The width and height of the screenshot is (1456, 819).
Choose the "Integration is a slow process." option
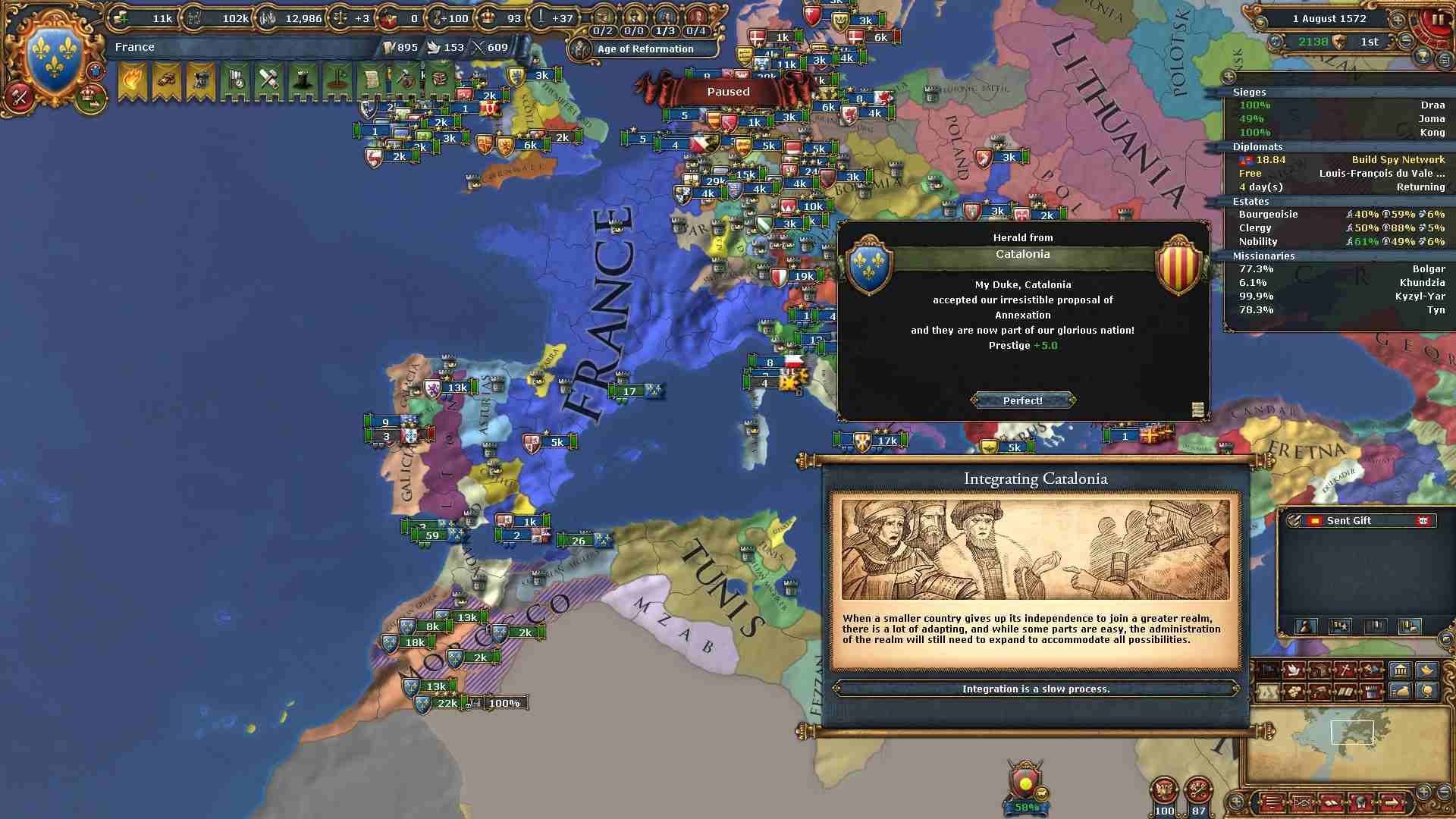point(1035,689)
